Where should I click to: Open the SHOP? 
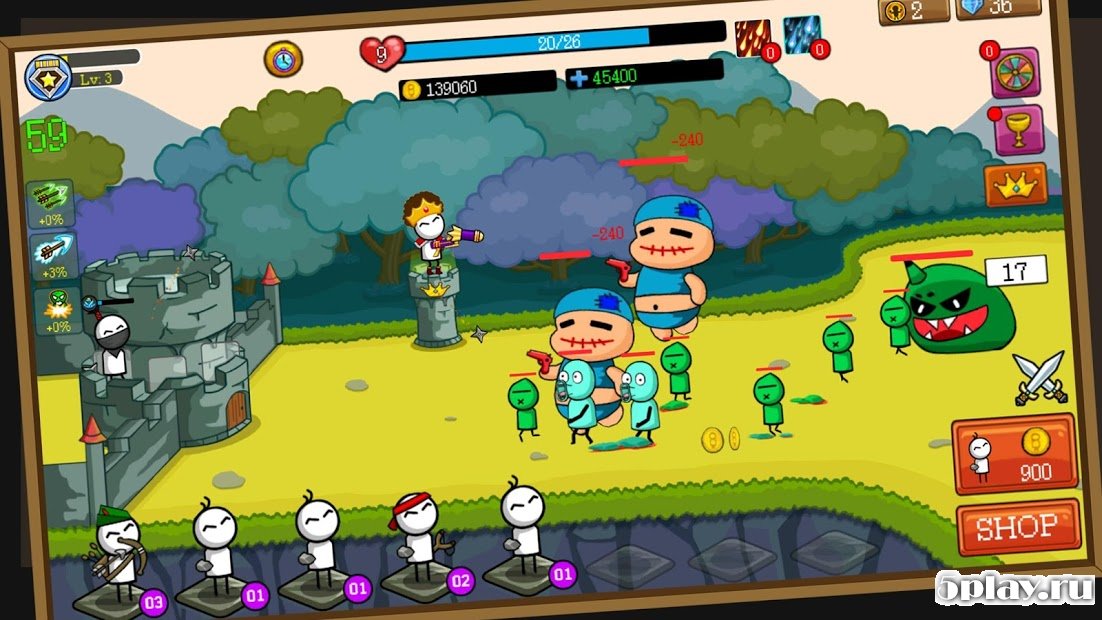pyautogui.click(x=1018, y=526)
